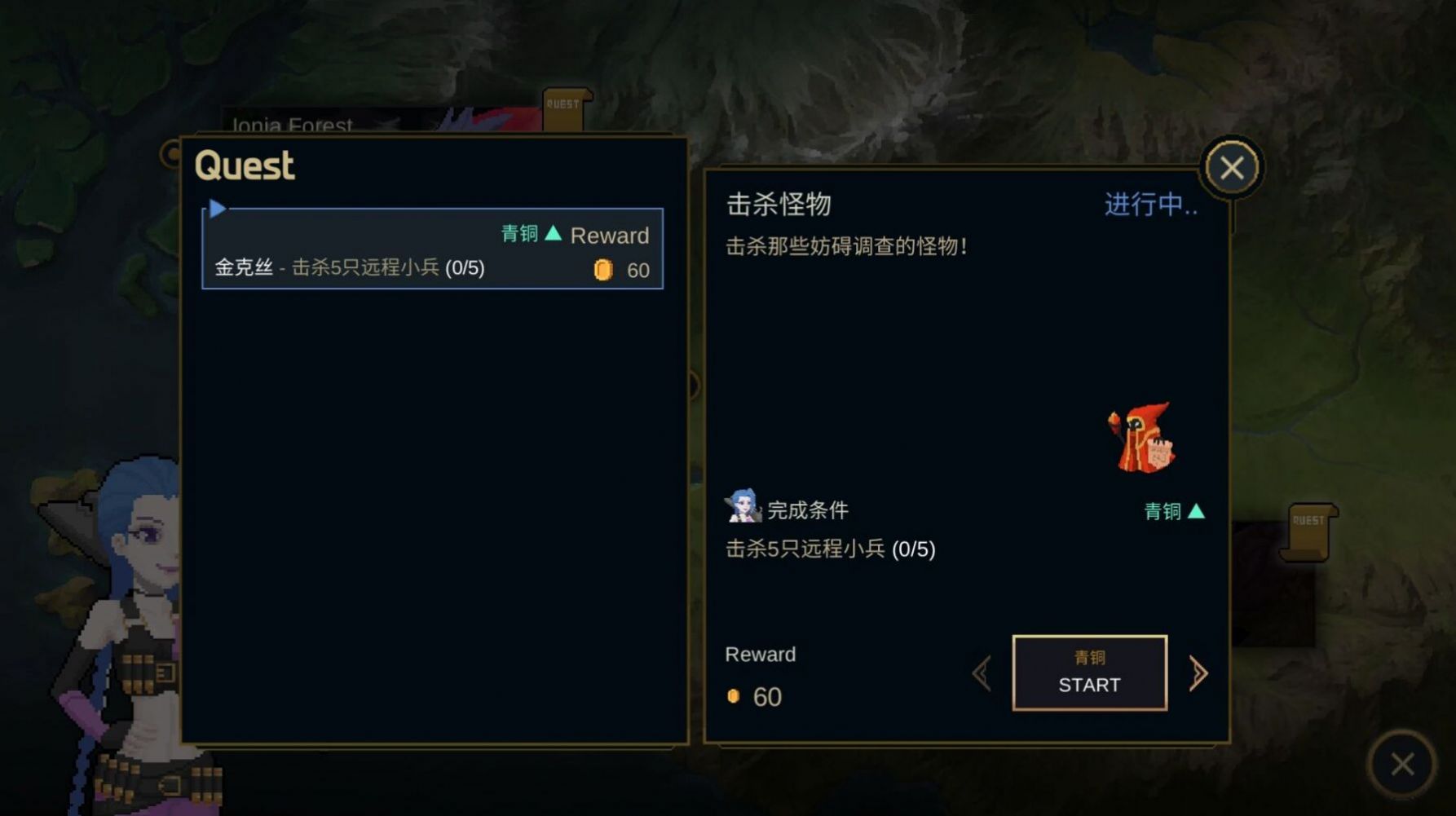Image resolution: width=1456 pixels, height=816 pixels.
Task: Click the 青铜 upgrade arrow in detail panel
Action: [x=1195, y=510]
